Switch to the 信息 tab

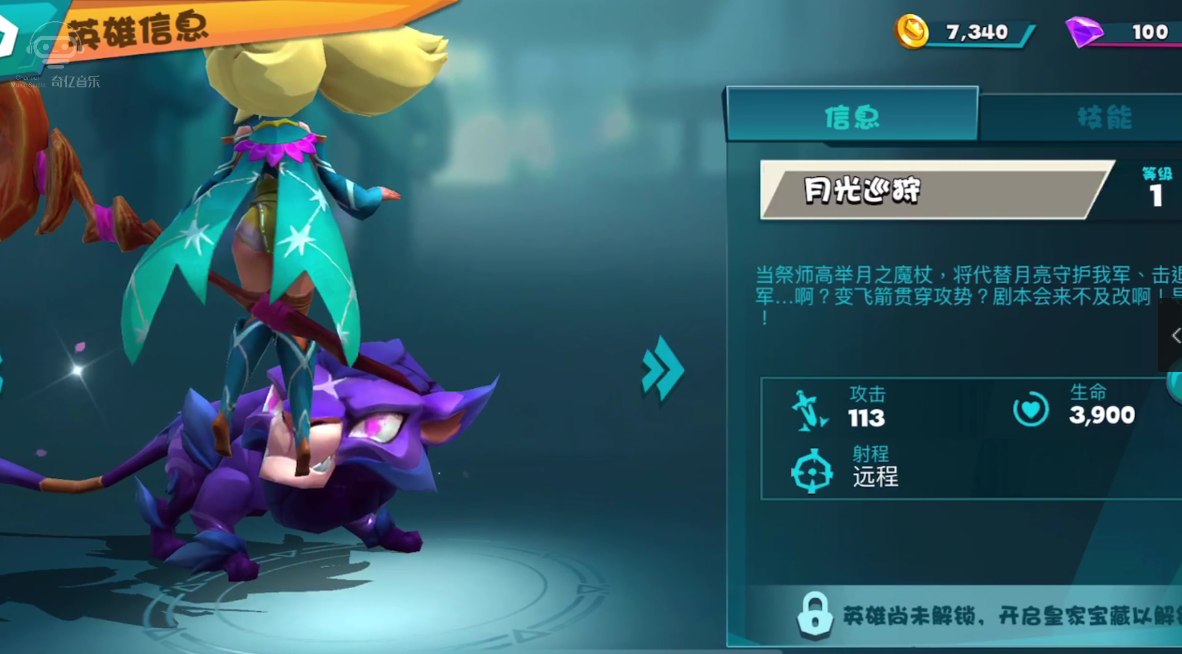[852, 116]
